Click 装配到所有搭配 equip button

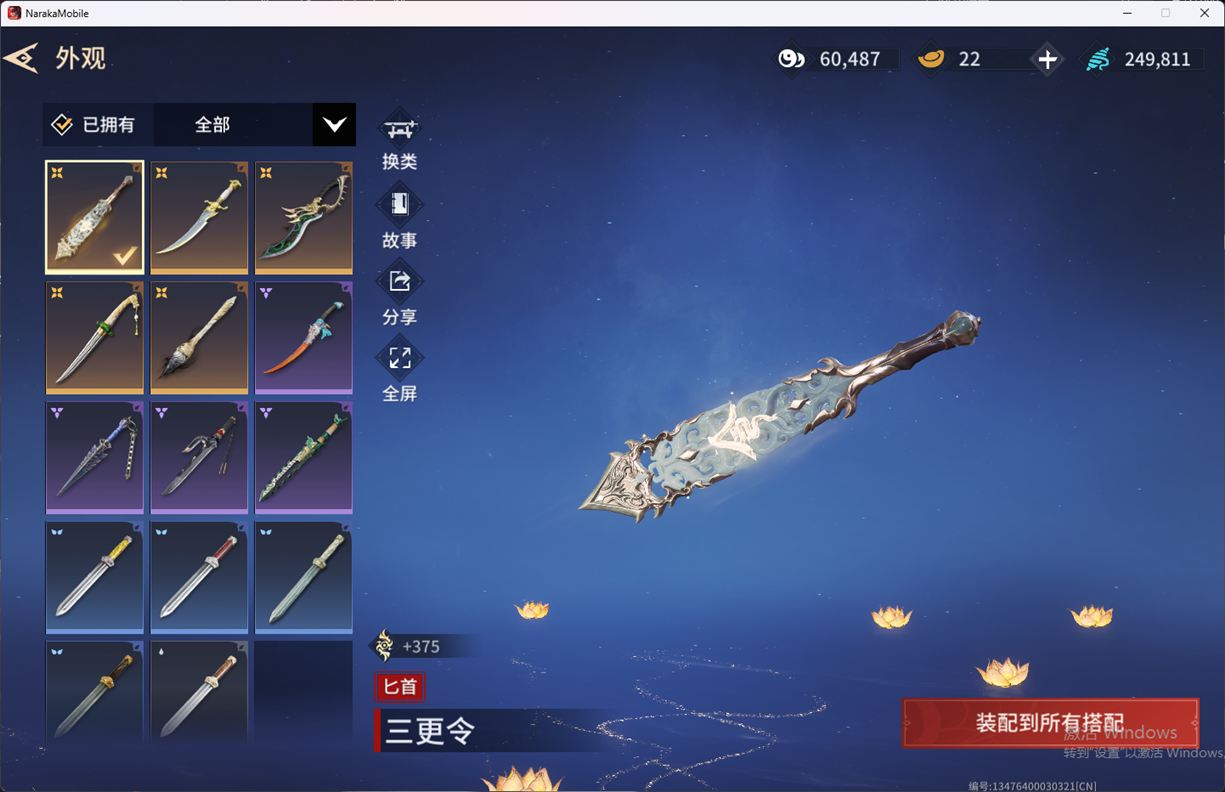tap(1050, 723)
